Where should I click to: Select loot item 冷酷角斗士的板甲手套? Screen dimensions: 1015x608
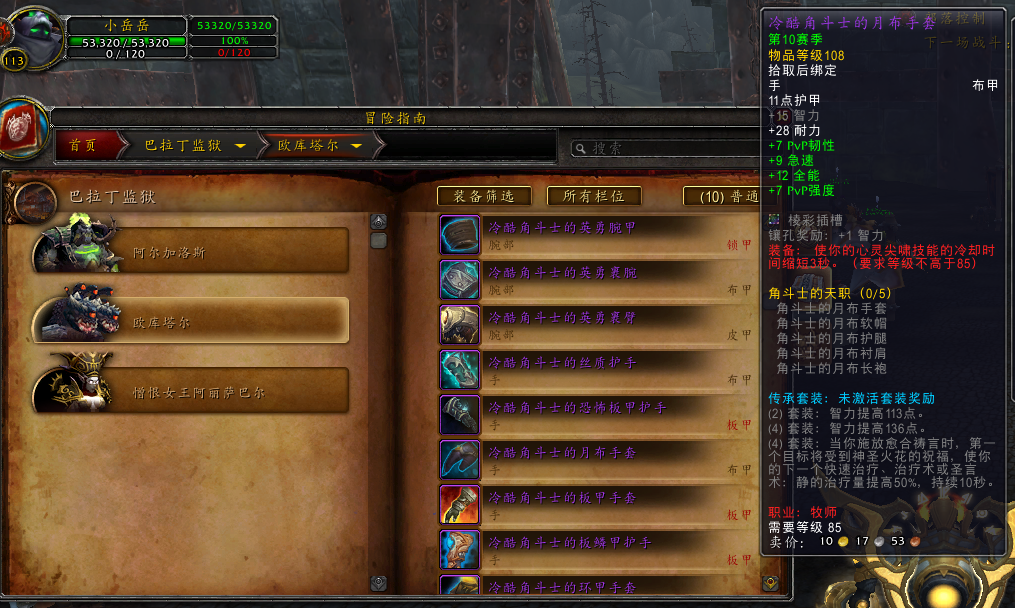(x=597, y=505)
